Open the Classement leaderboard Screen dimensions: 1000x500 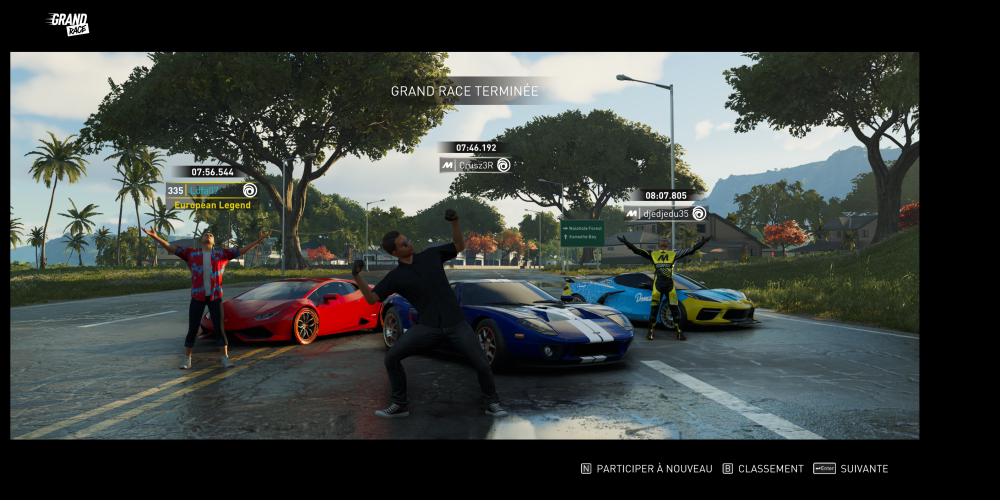tap(763, 468)
